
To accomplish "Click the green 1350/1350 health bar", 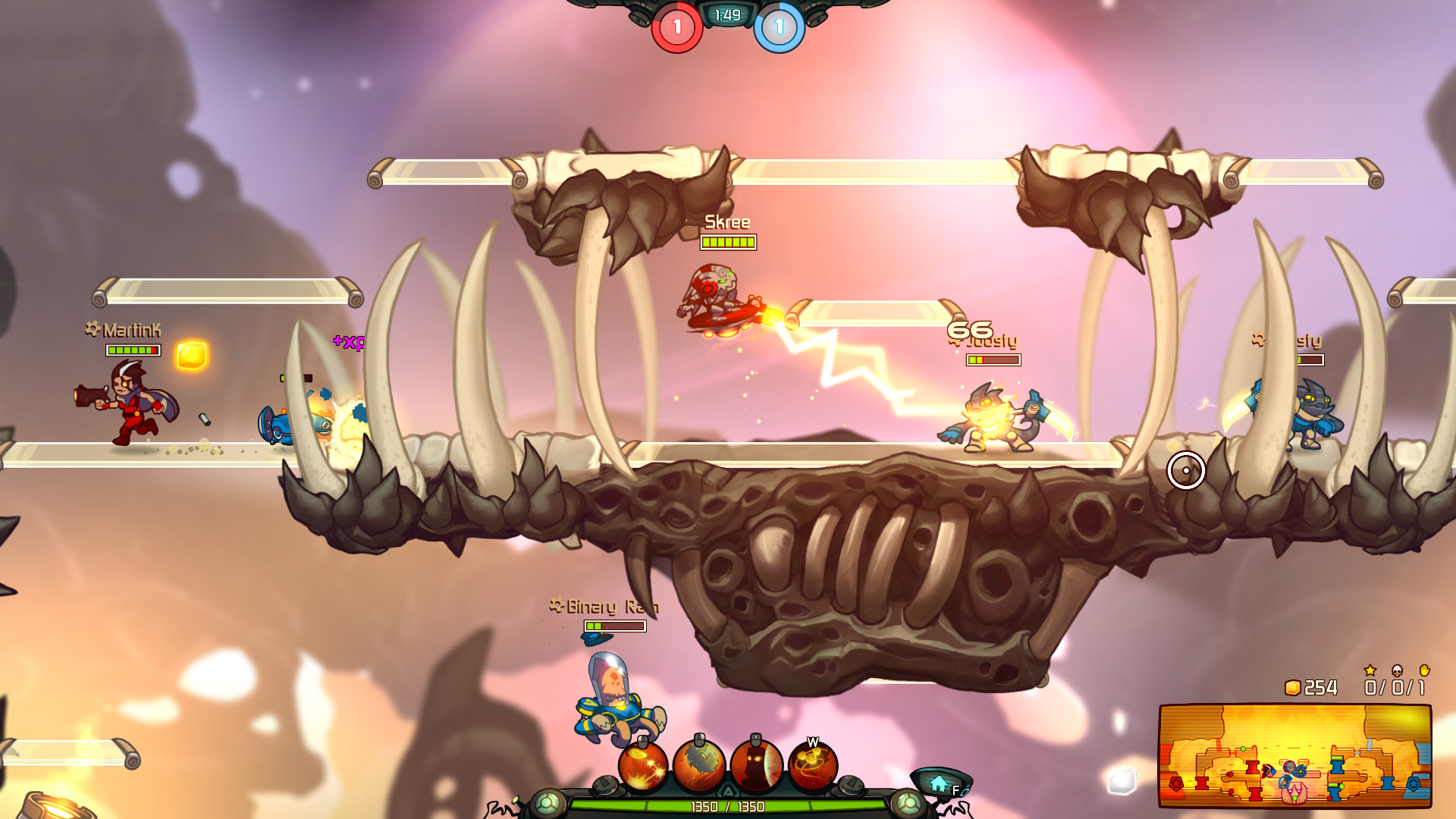I will pos(730,807).
